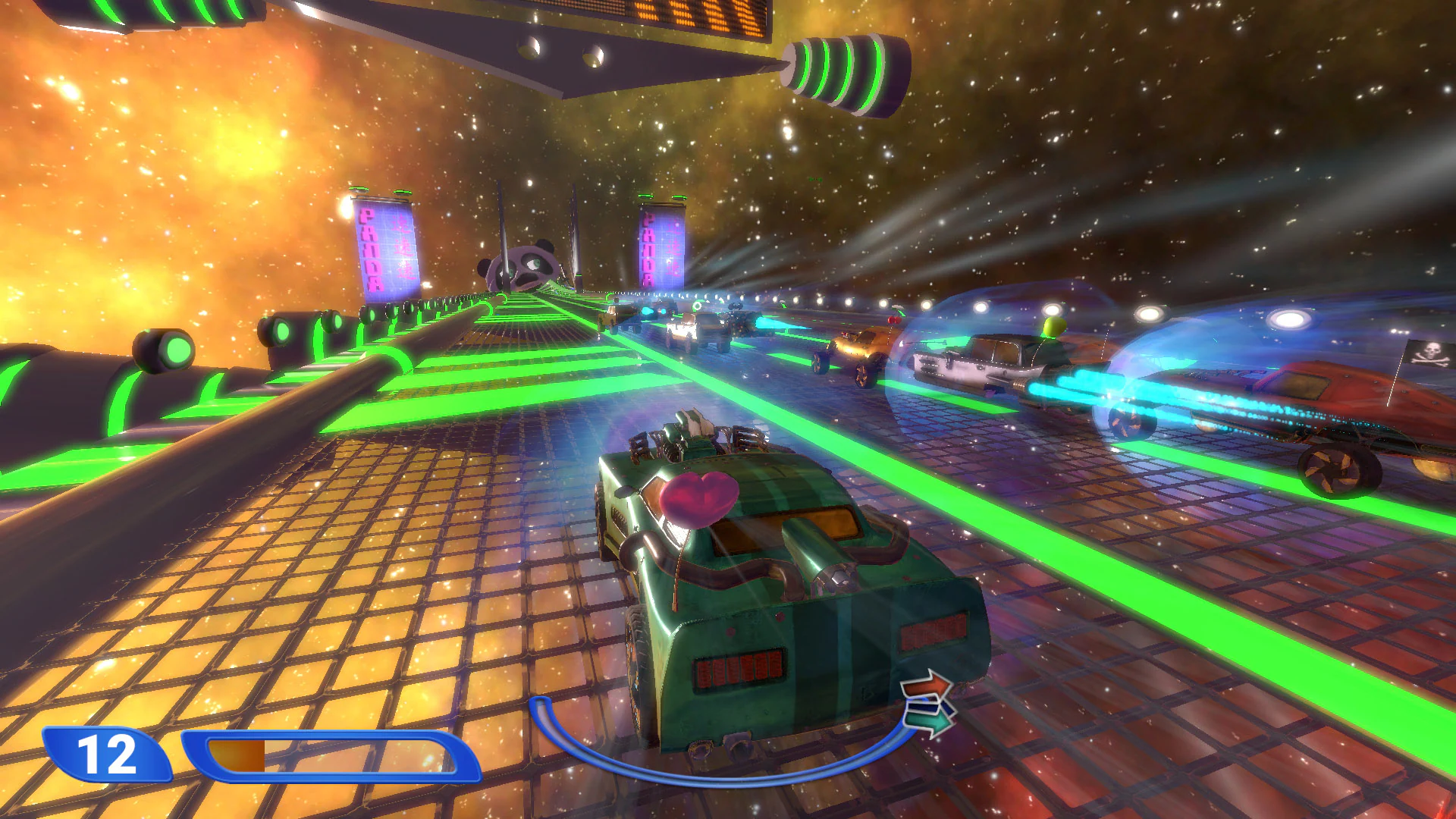
Task: Expand the stacked arrow indicator cluster
Action: tap(927, 705)
